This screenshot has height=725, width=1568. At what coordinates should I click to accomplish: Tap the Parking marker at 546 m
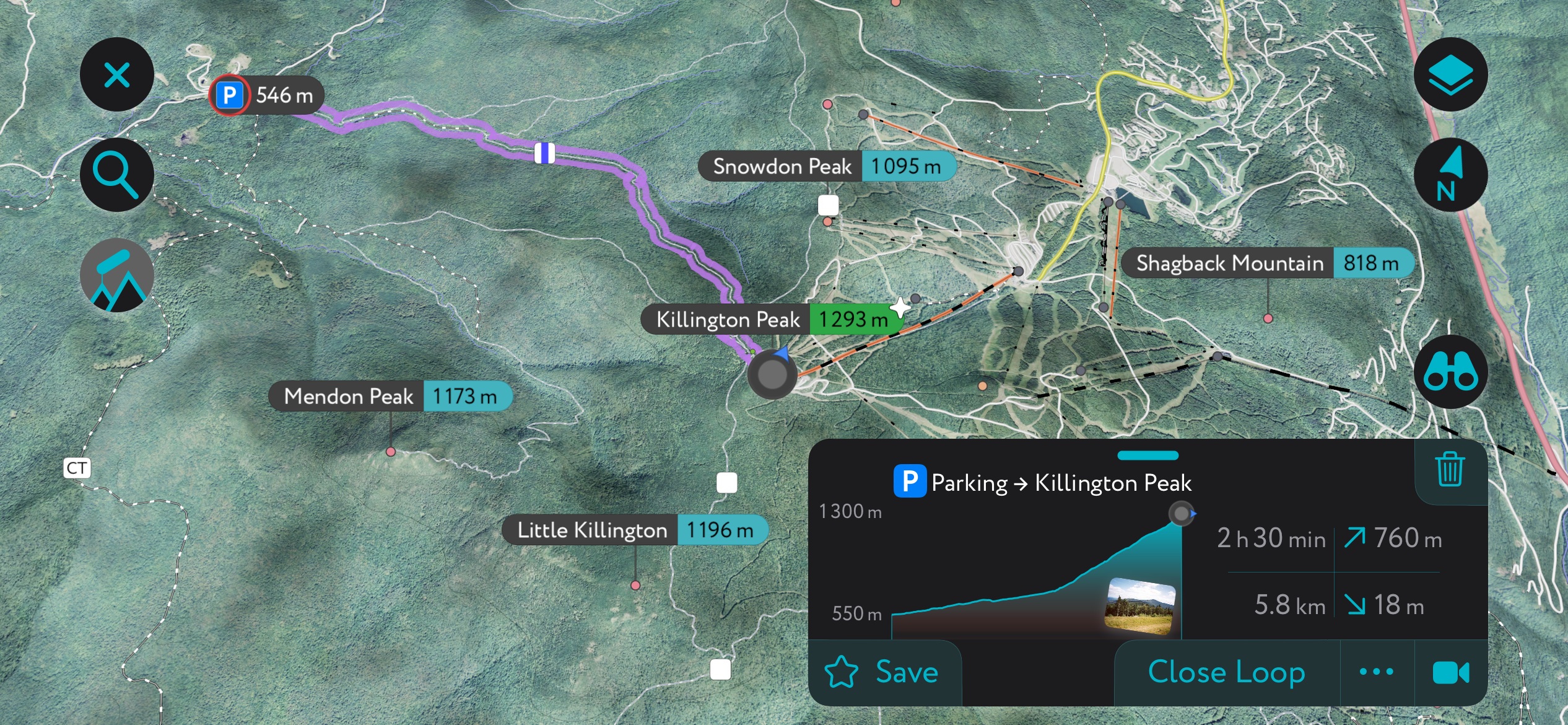(229, 95)
